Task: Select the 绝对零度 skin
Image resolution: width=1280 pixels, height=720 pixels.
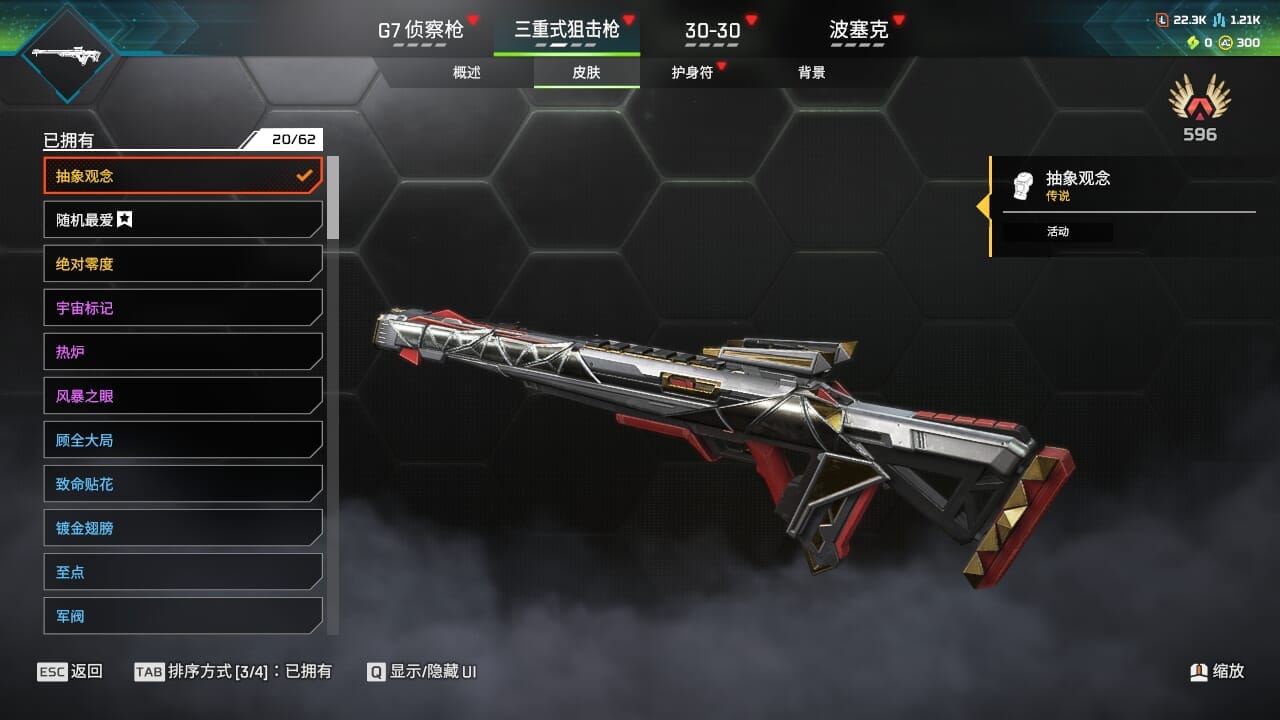Action: tap(183, 264)
